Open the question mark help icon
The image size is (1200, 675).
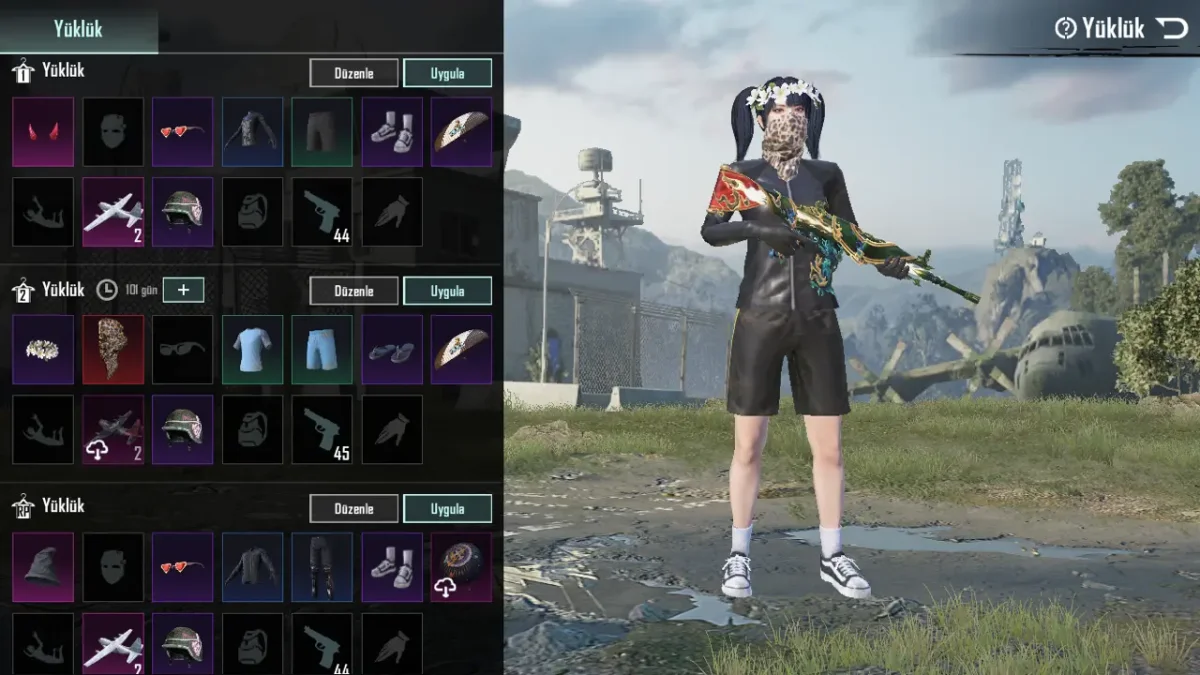coord(1065,29)
